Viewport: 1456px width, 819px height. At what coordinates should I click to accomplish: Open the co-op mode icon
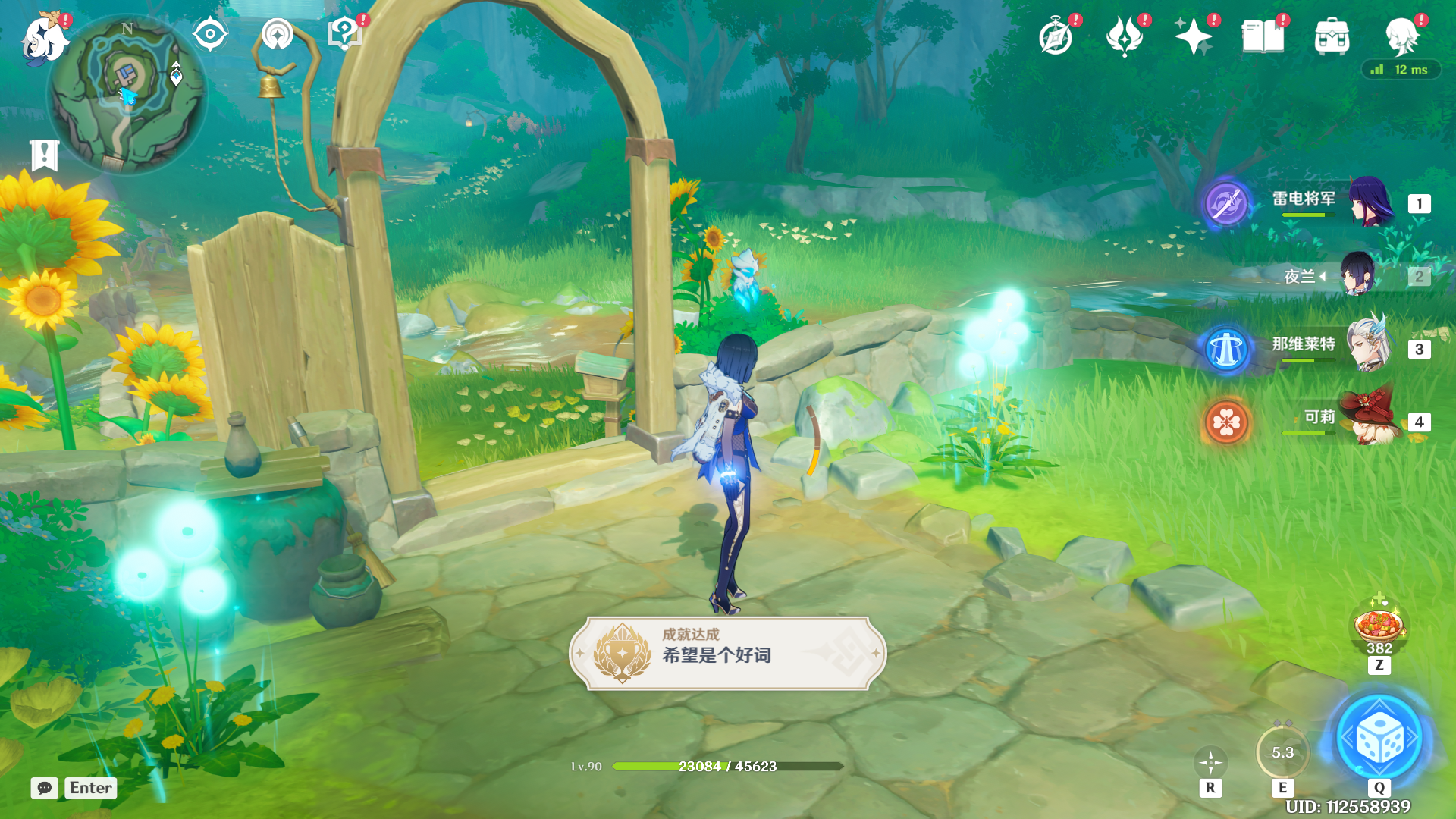277,35
